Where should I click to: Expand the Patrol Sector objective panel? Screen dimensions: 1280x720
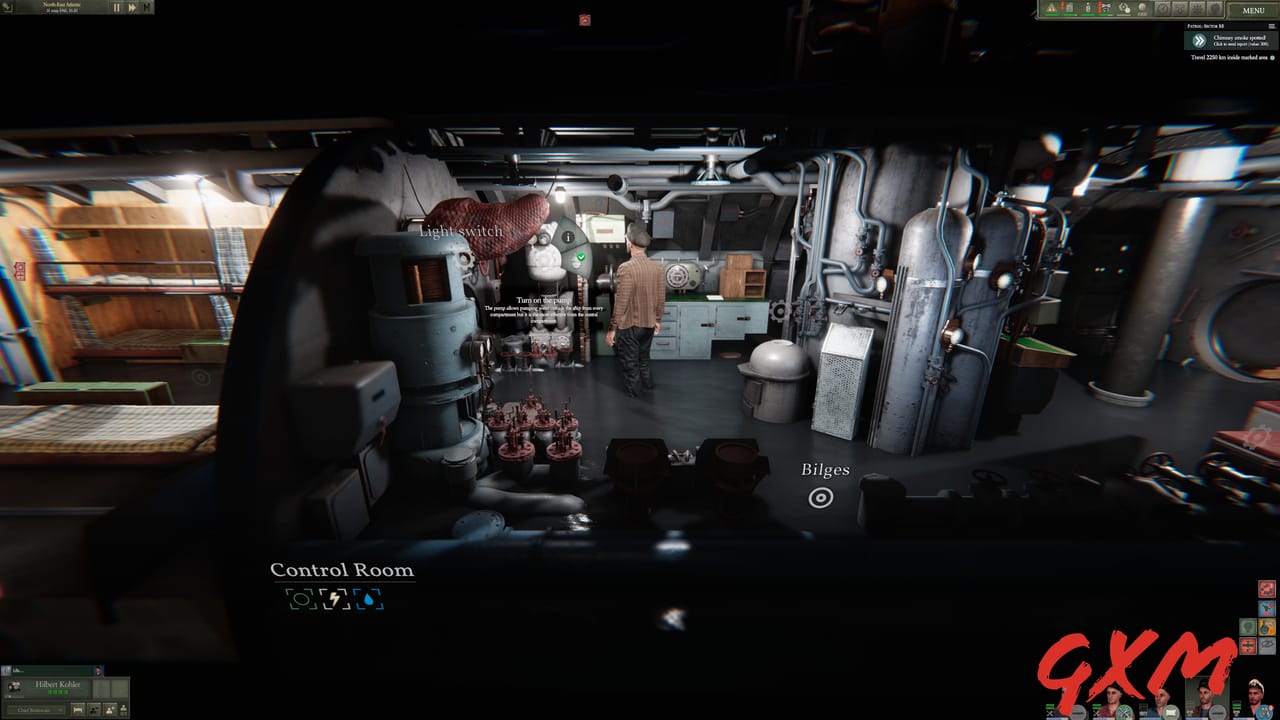click(x=1271, y=25)
